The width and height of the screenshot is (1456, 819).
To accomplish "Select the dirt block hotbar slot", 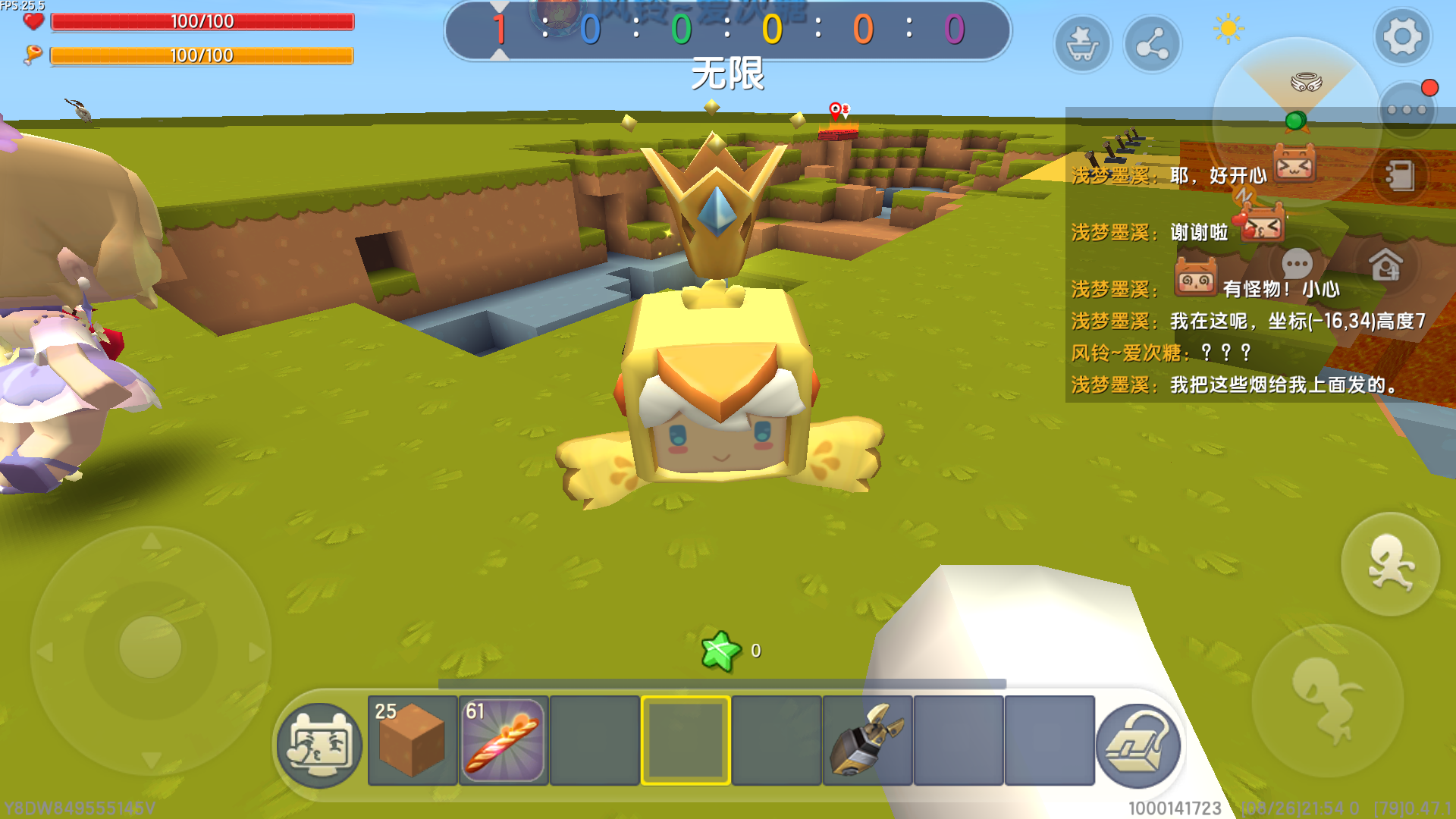I will pos(412,740).
